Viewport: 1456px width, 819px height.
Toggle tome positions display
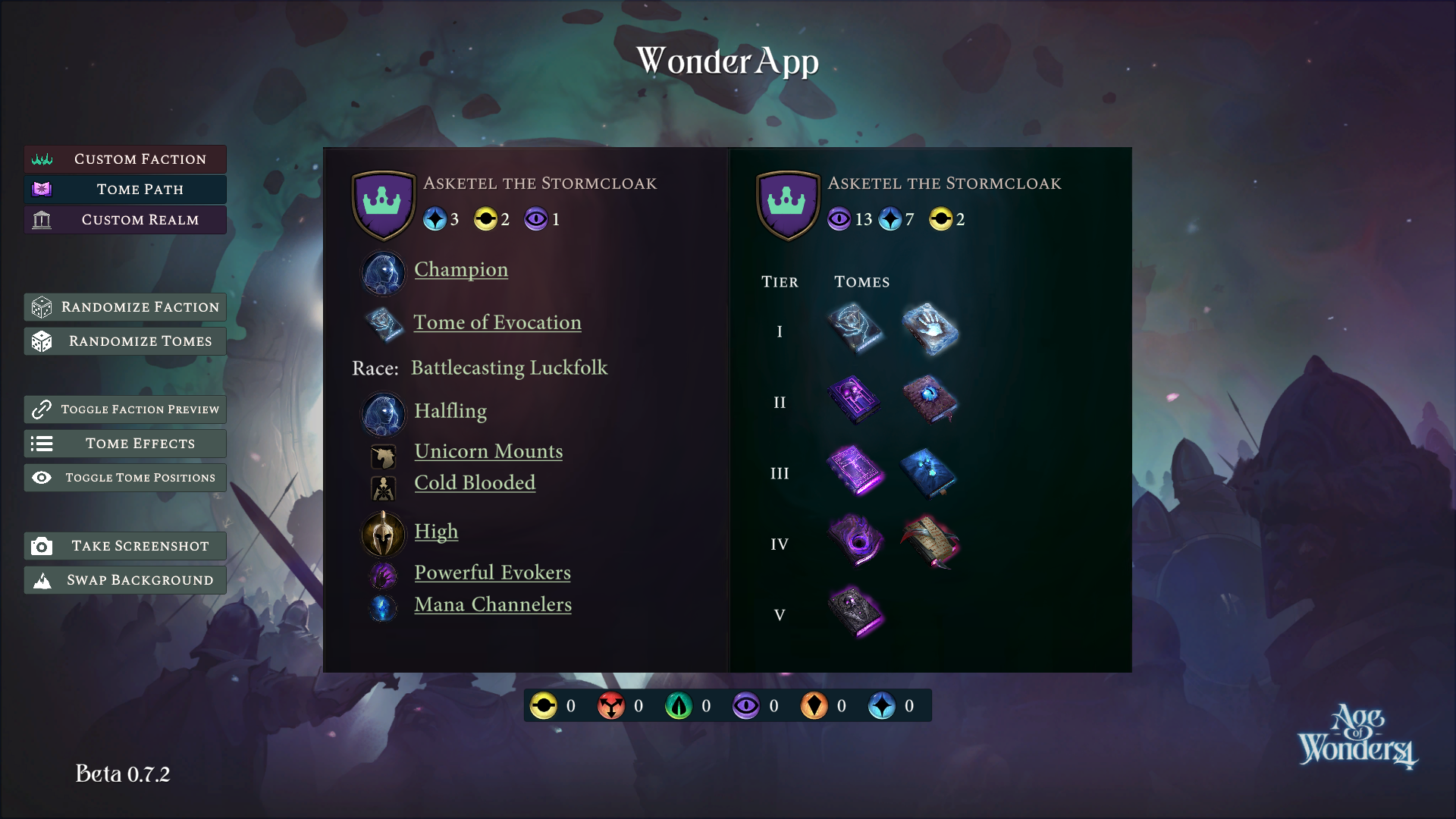(124, 477)
